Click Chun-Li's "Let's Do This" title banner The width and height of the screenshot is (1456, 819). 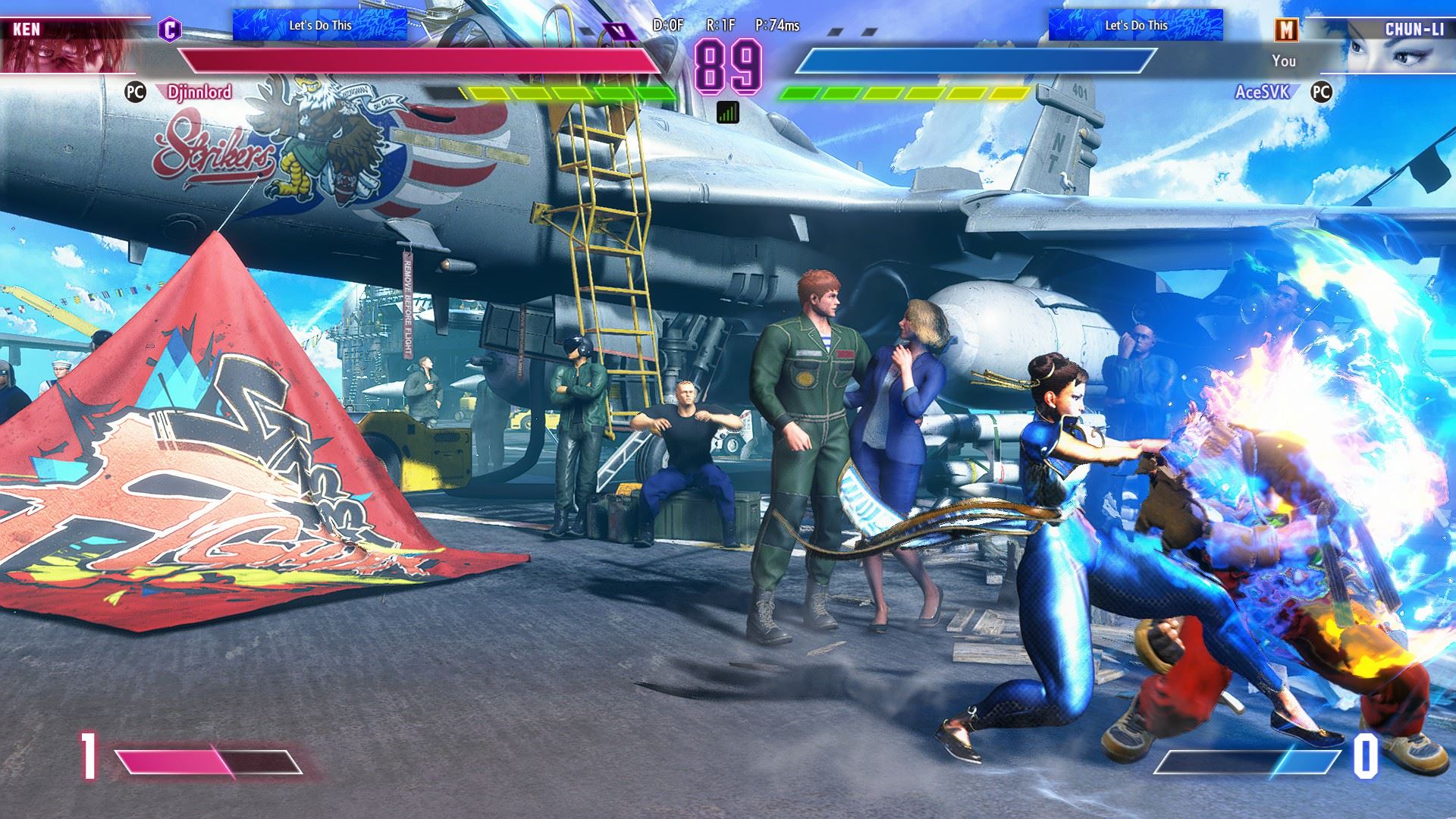click(x=1135, y=25)
